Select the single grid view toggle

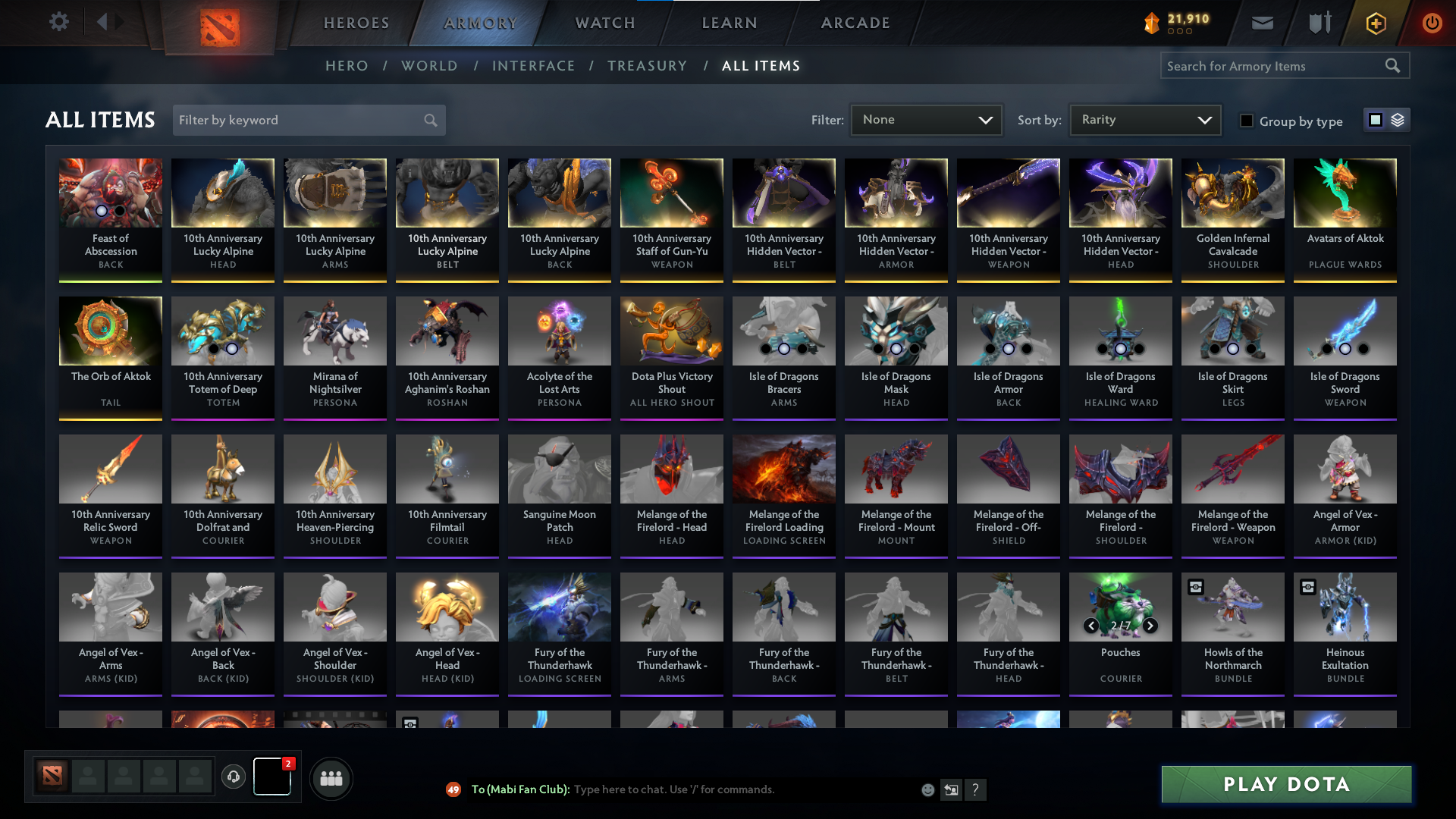coord(1376,120)
